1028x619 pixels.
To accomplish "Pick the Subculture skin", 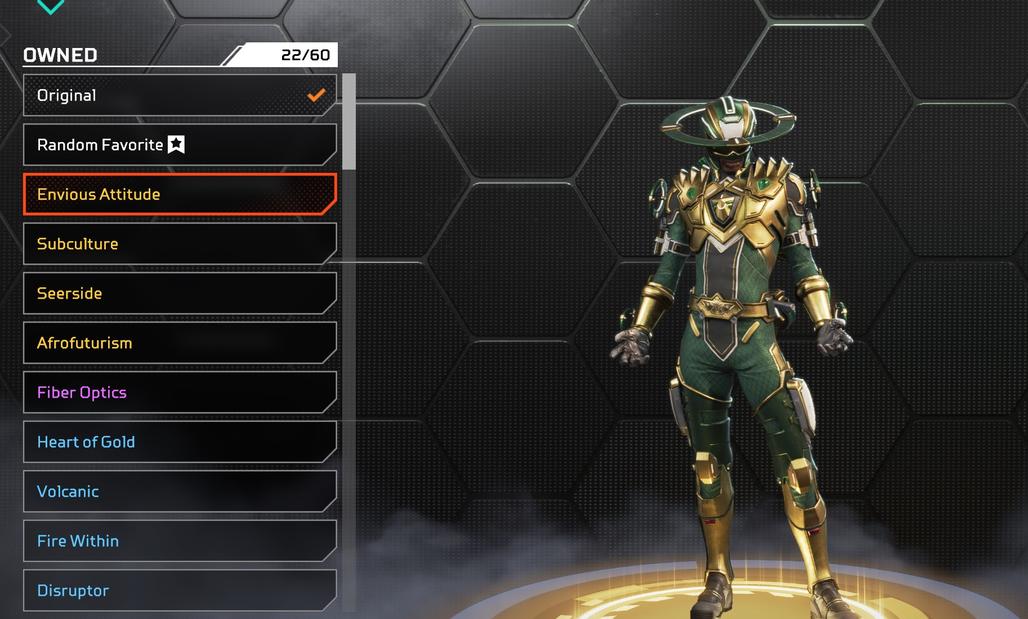I will pos(180,244).
